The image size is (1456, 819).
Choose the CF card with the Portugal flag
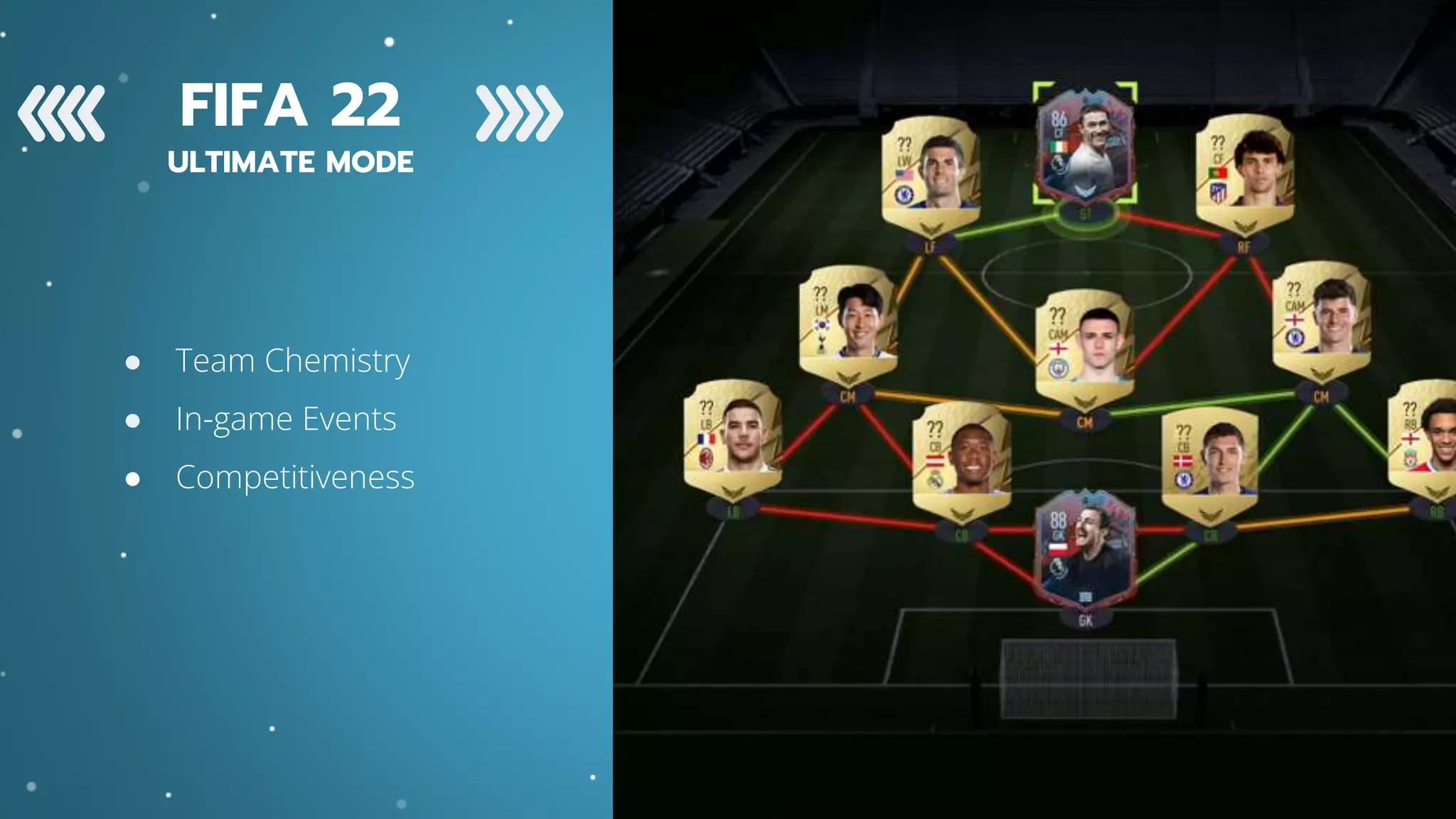tap(1245, 169)
